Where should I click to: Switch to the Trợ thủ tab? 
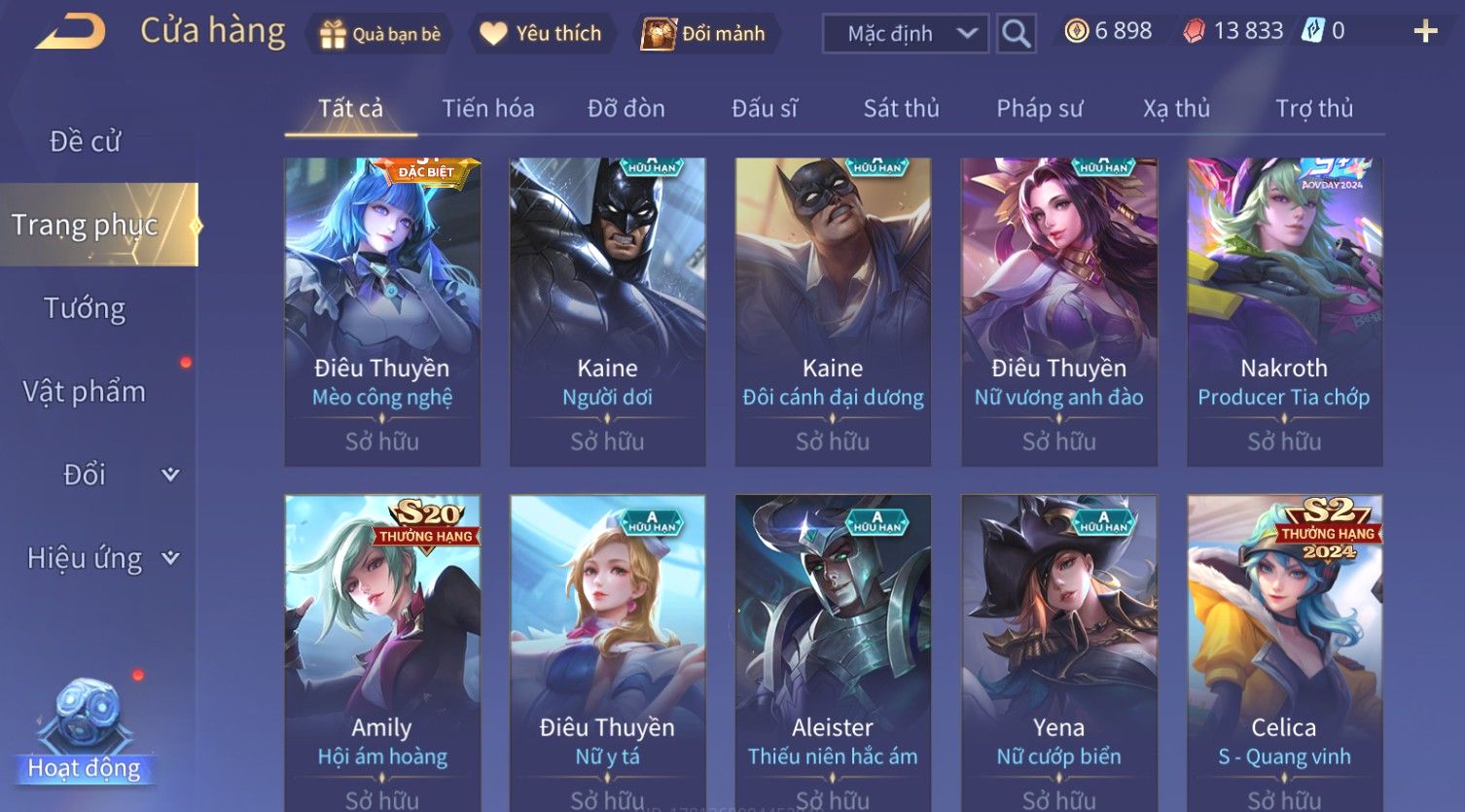(x=1313, y=109)
